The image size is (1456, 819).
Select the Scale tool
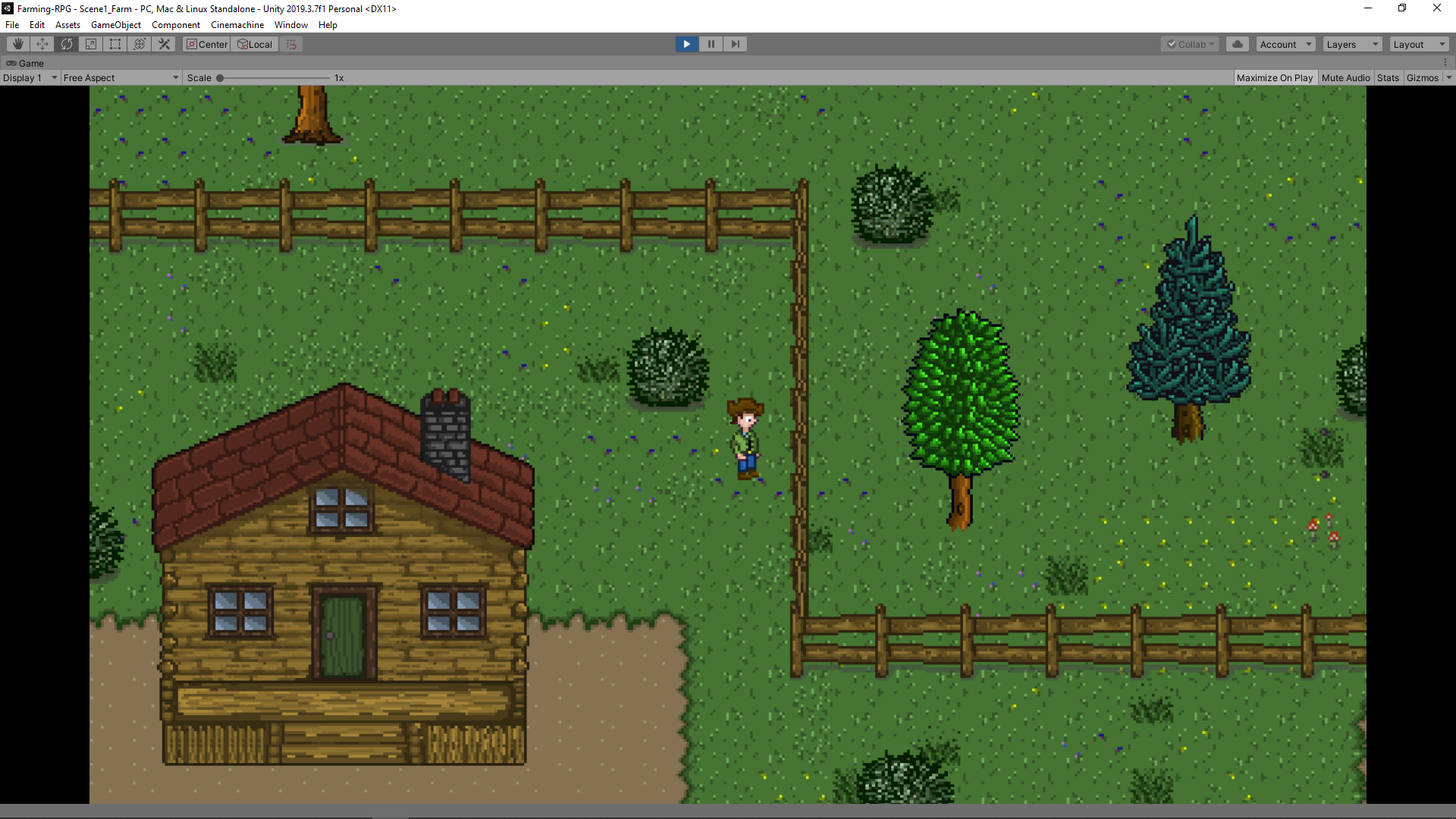pyautogui.click(x=90, y=44)
